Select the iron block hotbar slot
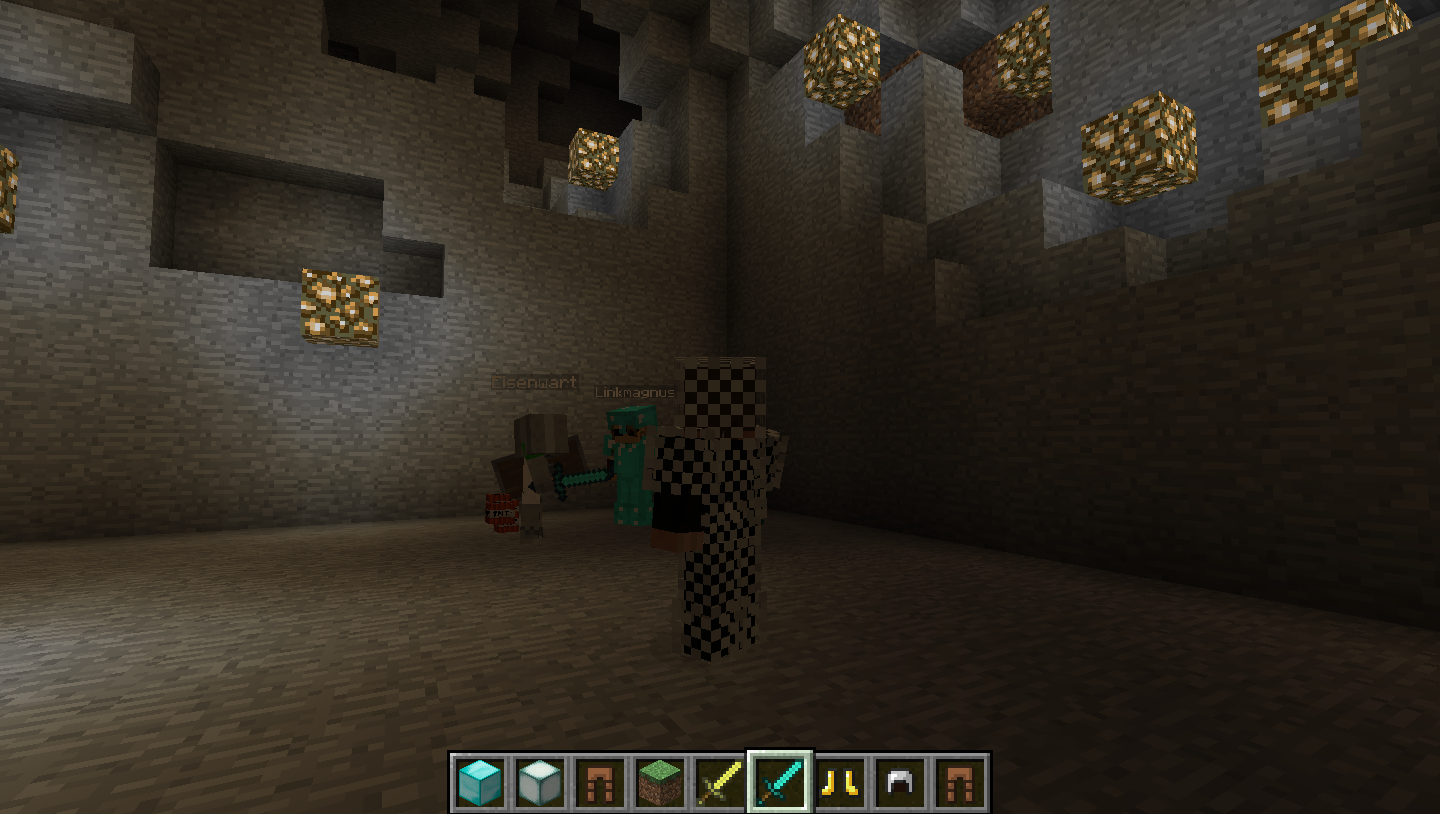Viewport: 1440px width, 814px height. 539,782
